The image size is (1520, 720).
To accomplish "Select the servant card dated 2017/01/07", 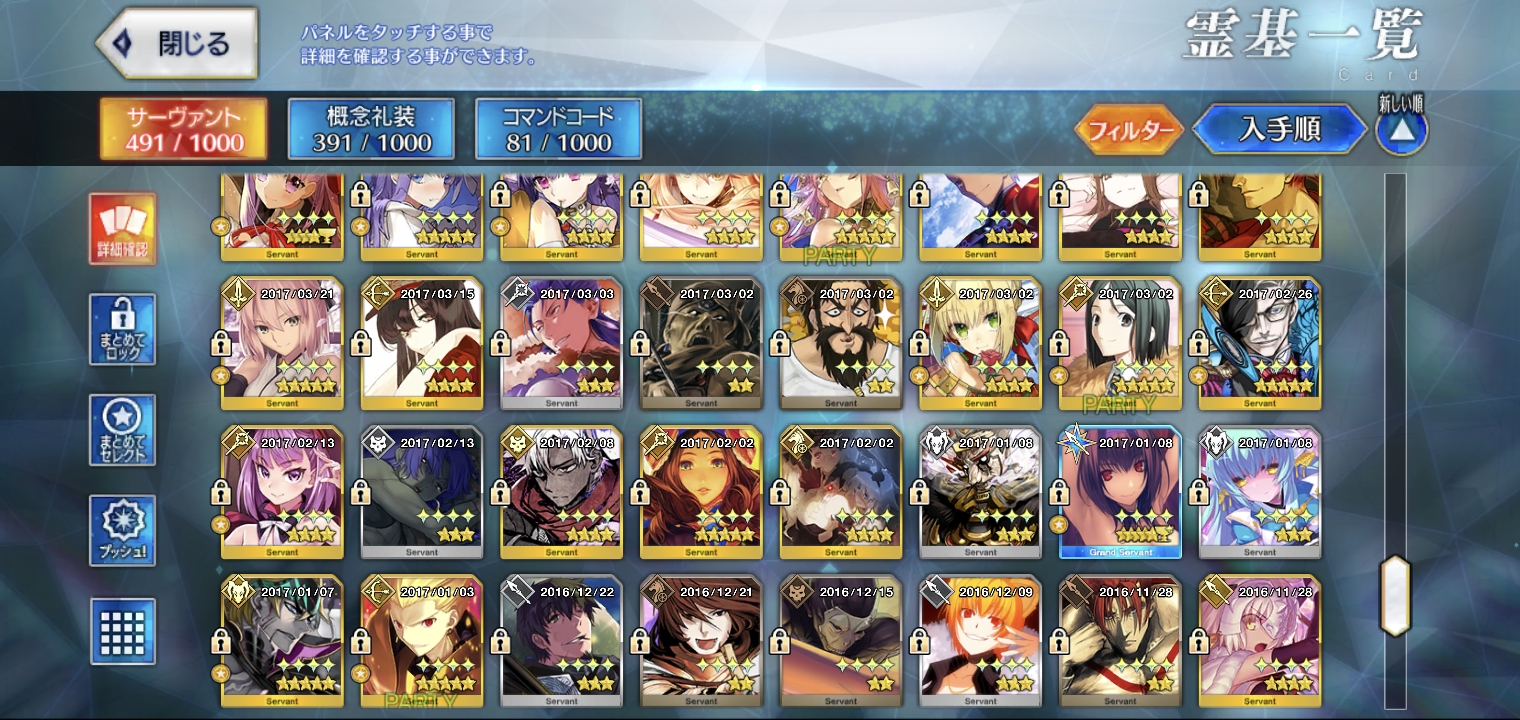I will pyautogui.click(x=282, y=640).
